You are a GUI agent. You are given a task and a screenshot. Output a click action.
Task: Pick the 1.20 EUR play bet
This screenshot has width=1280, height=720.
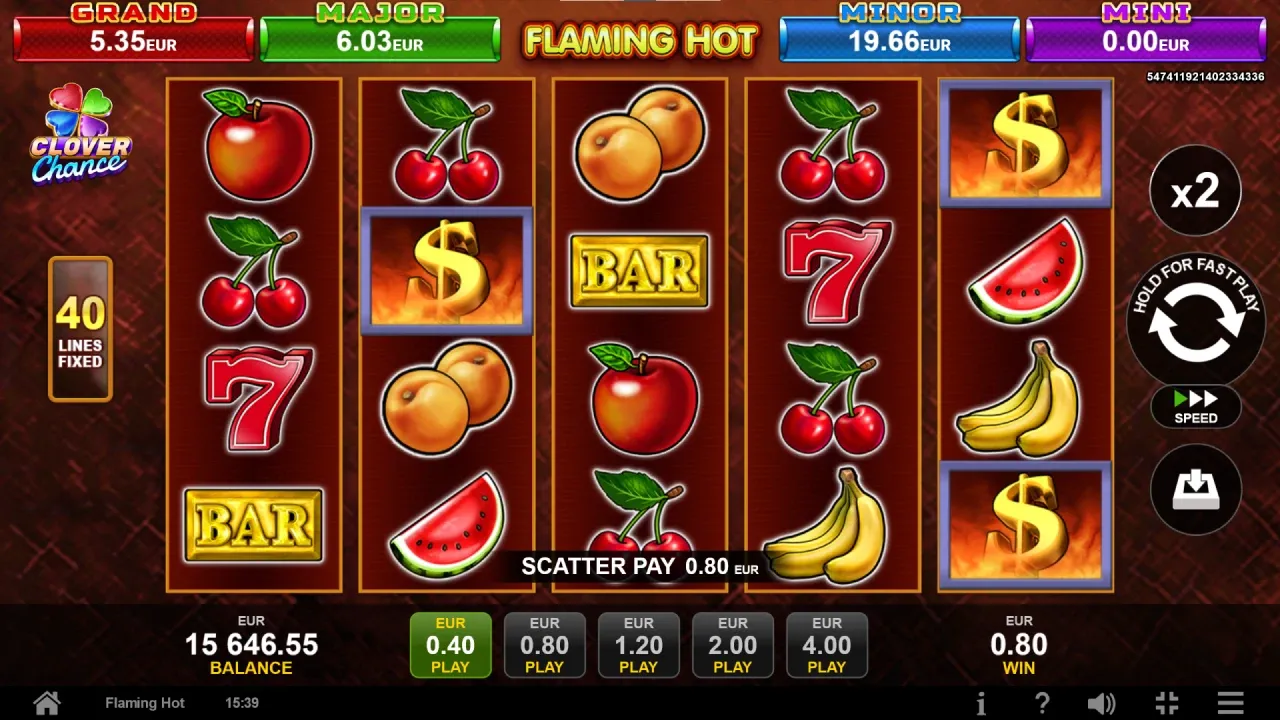coord(638,645)
